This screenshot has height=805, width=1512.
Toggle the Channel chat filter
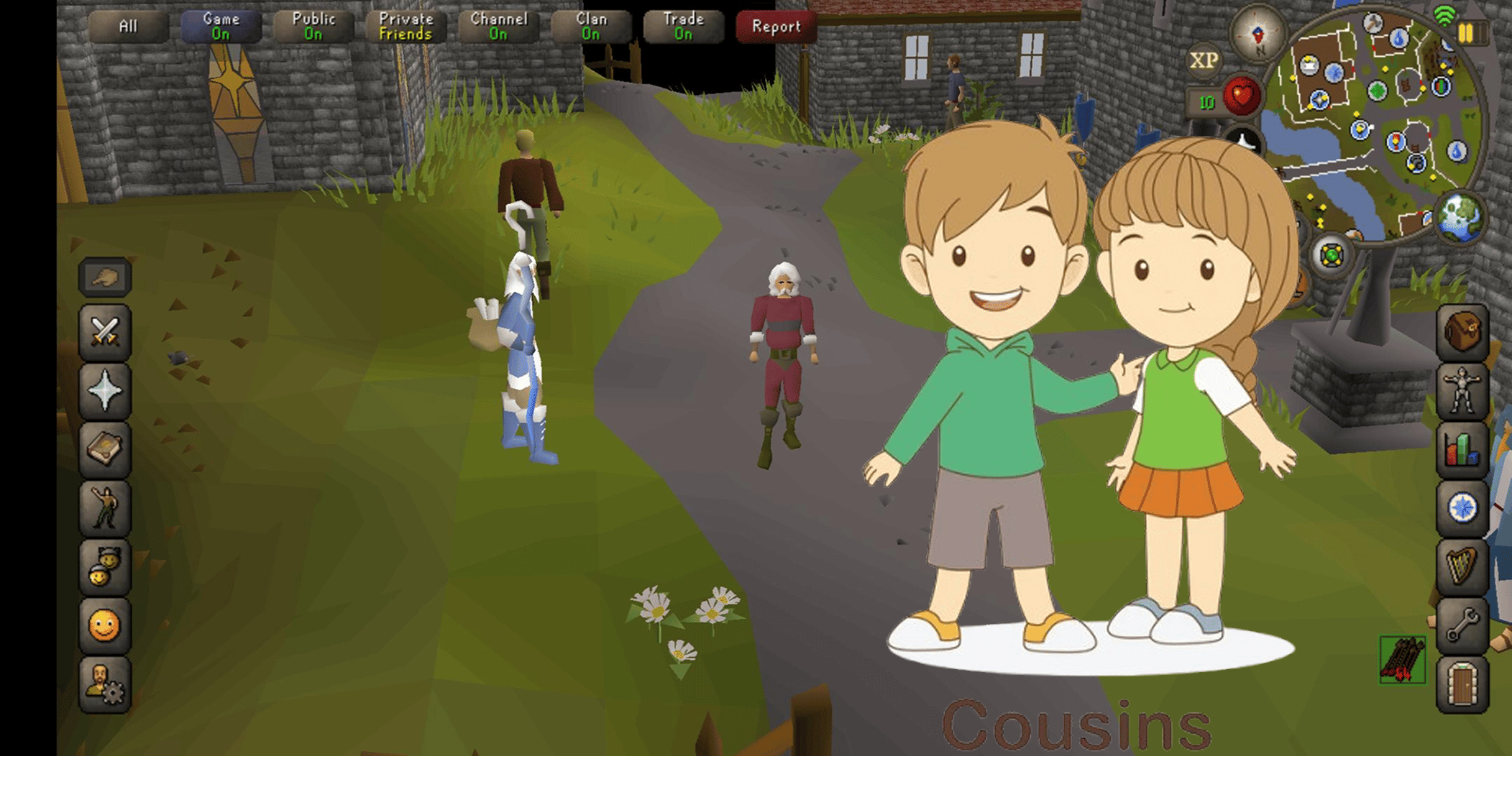click(498, 27)
